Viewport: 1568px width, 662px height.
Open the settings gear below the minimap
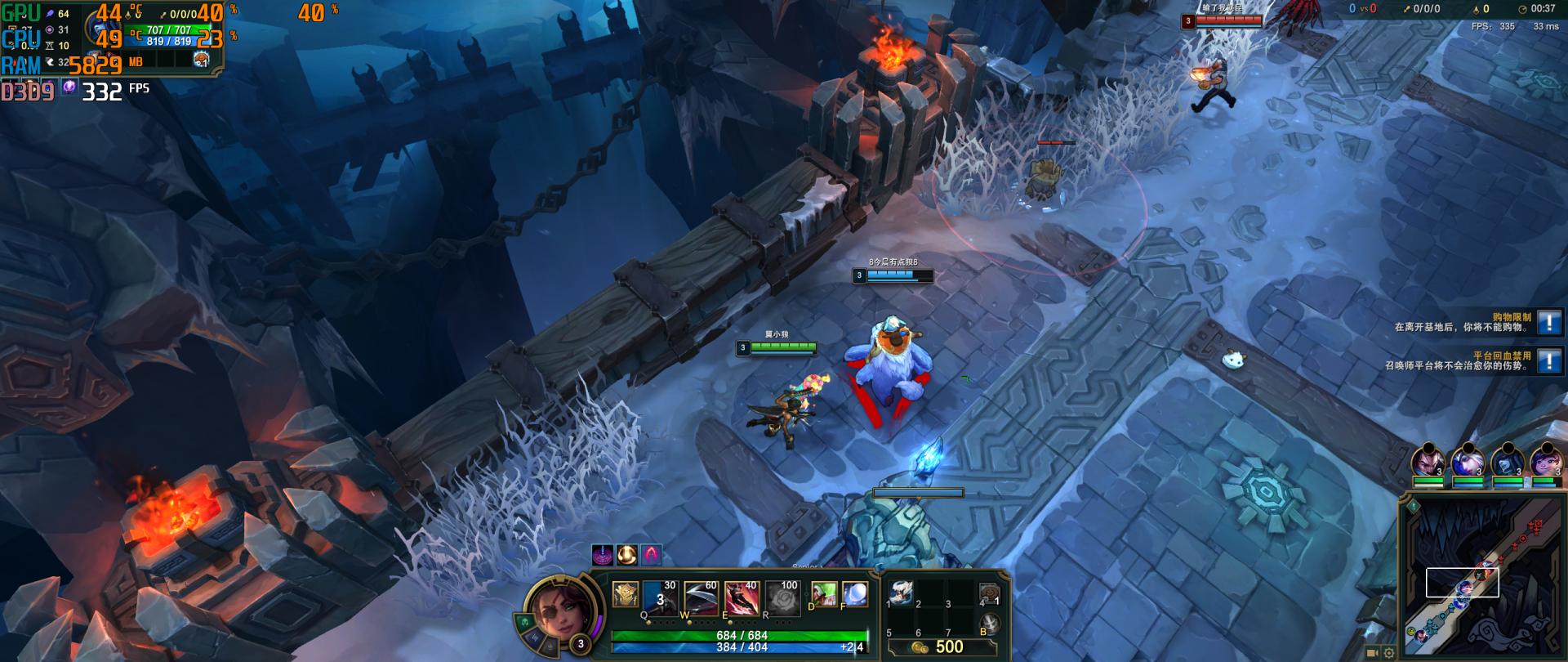1388,653
